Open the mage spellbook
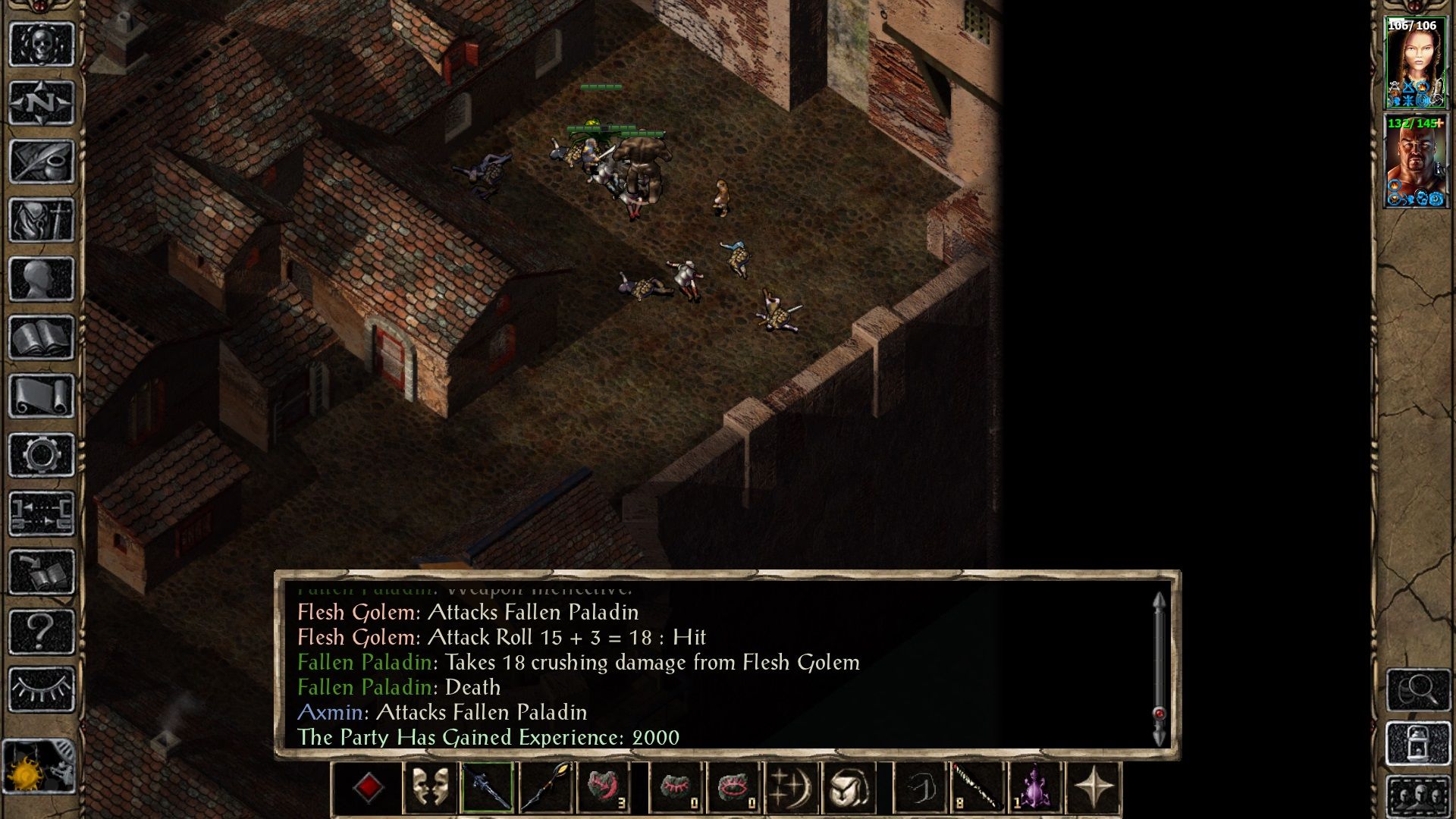1456x819 pixels. [x=42, y=337]
